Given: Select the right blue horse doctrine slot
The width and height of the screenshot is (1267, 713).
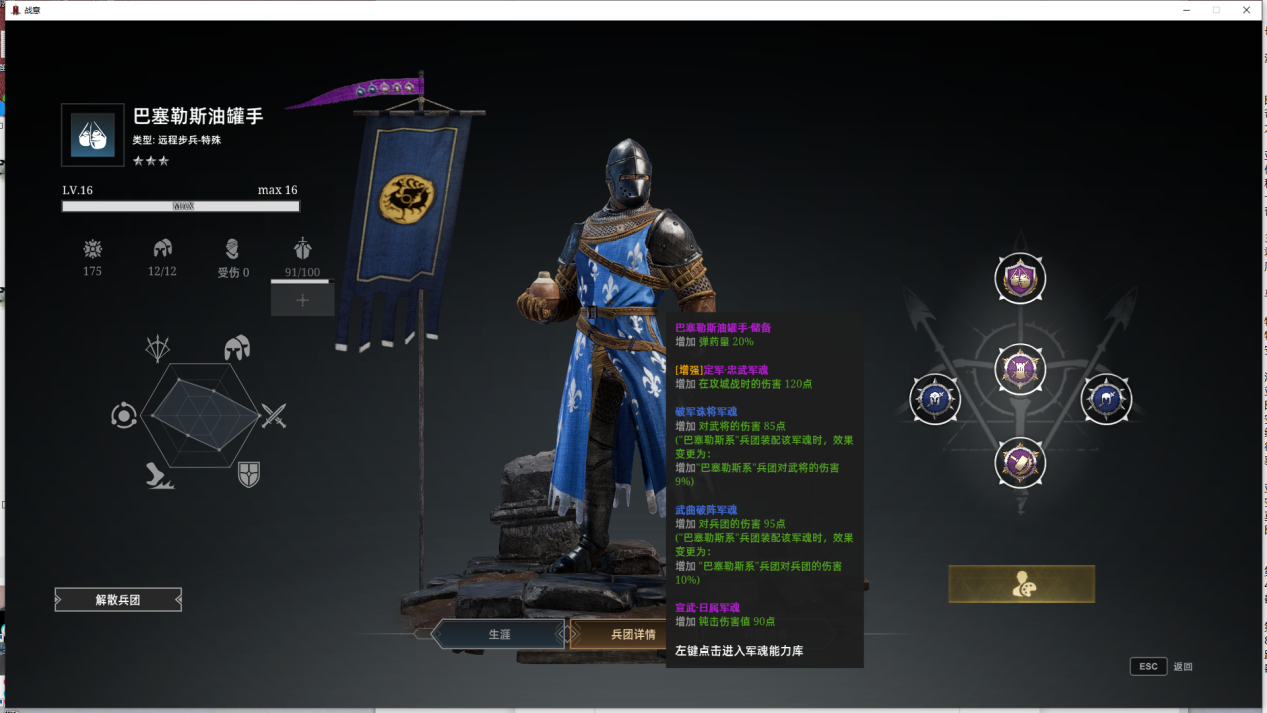Looking at the screenshot, I should pos(1106,399).
